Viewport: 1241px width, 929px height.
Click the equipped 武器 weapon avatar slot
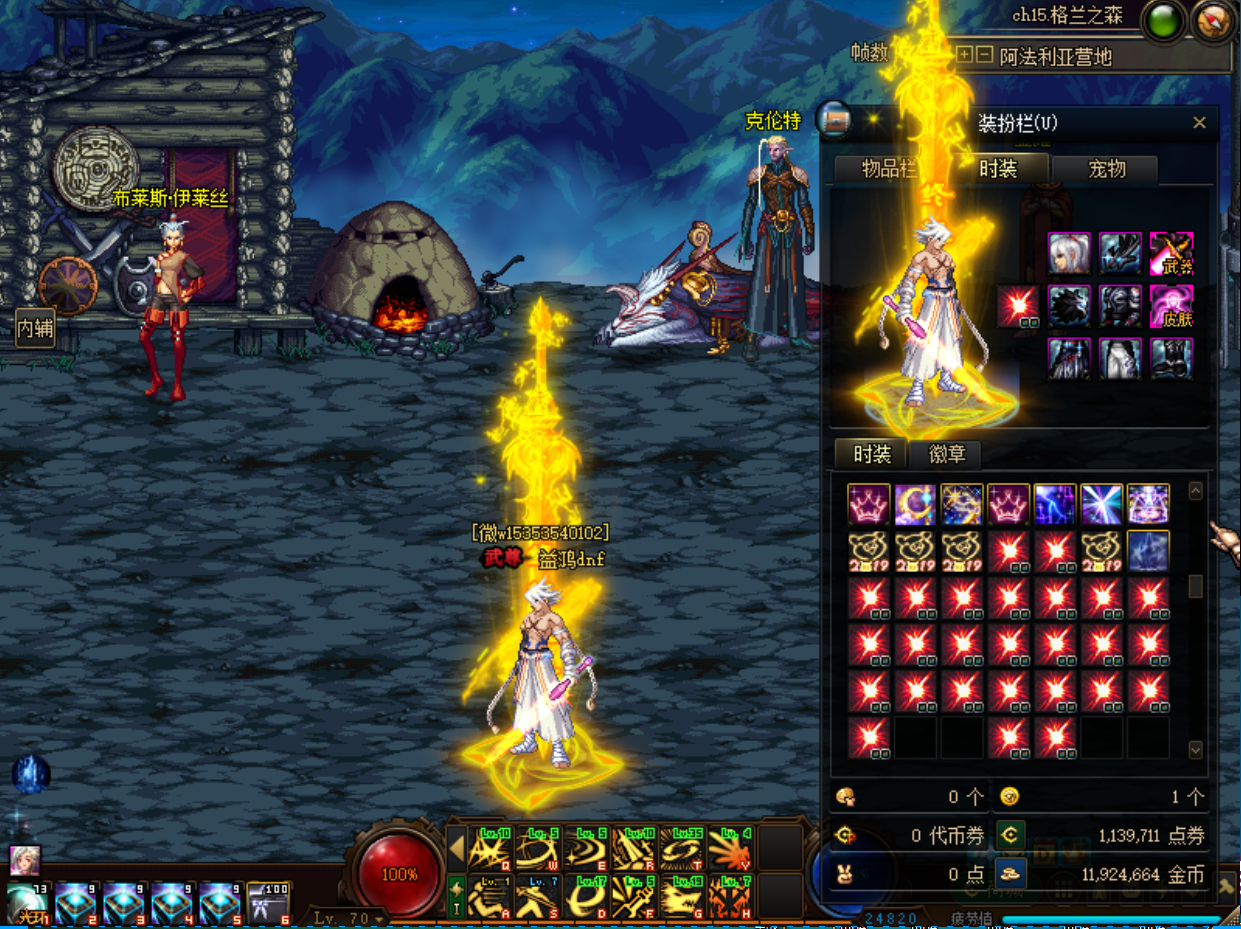pyautogui.click(x=1171, y=253)
